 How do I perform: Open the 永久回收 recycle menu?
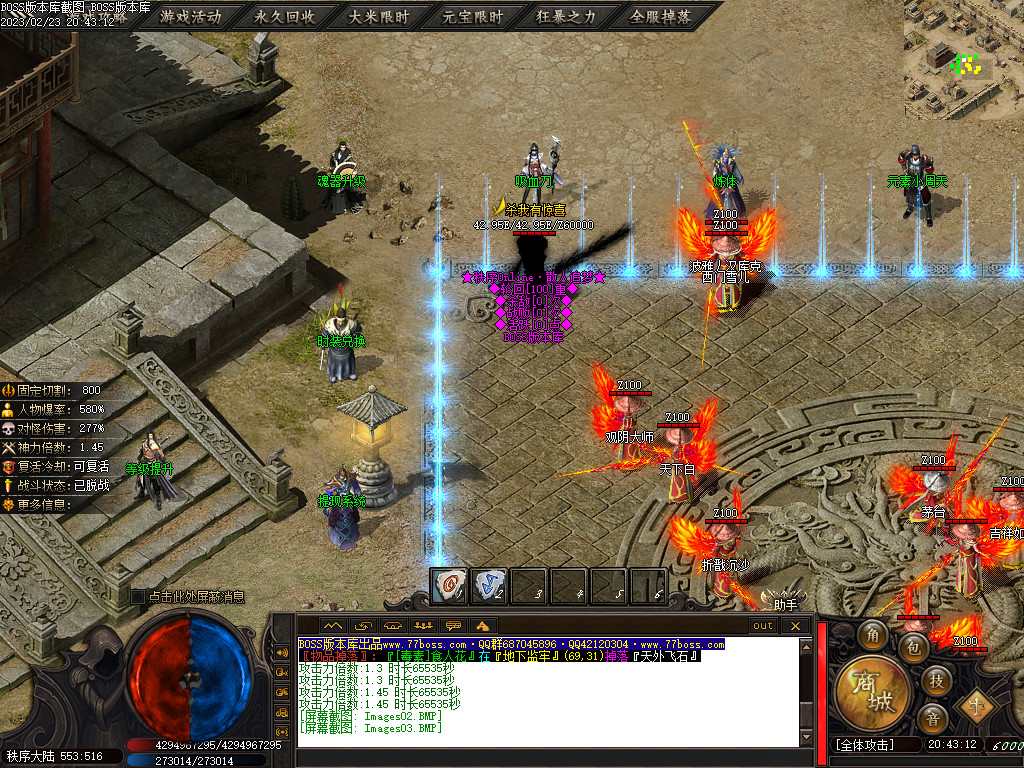(x=285, y=17)
